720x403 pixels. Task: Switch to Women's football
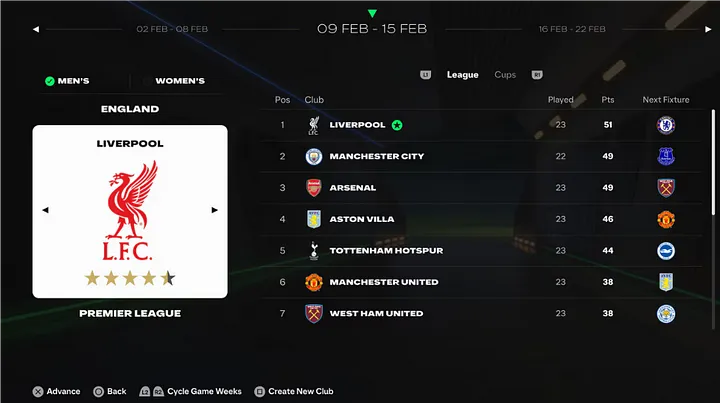click(179, 81)
